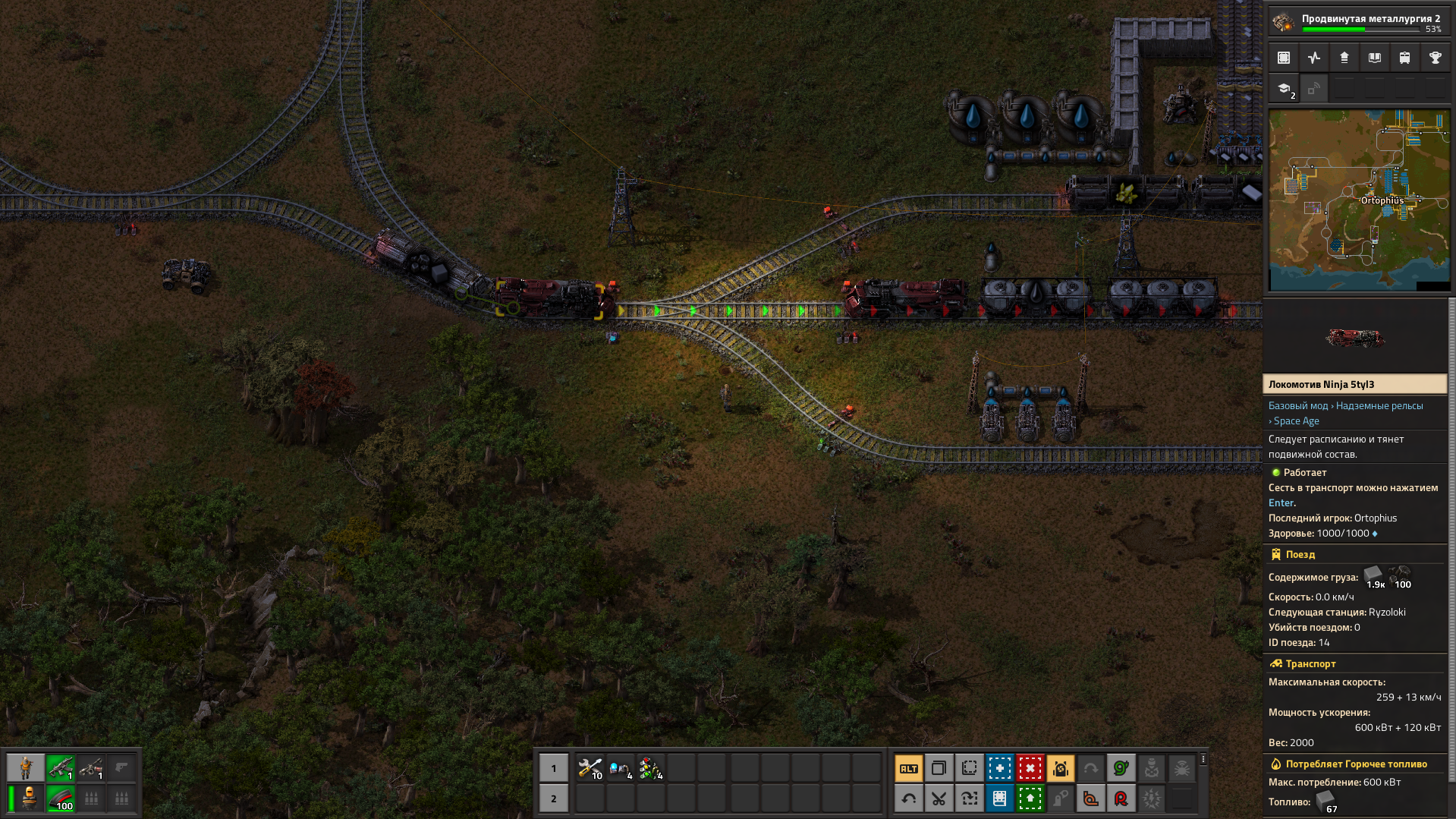Open the blueprint library book button
Screen dimensions: 1456x819
click(x=999, y=799)
